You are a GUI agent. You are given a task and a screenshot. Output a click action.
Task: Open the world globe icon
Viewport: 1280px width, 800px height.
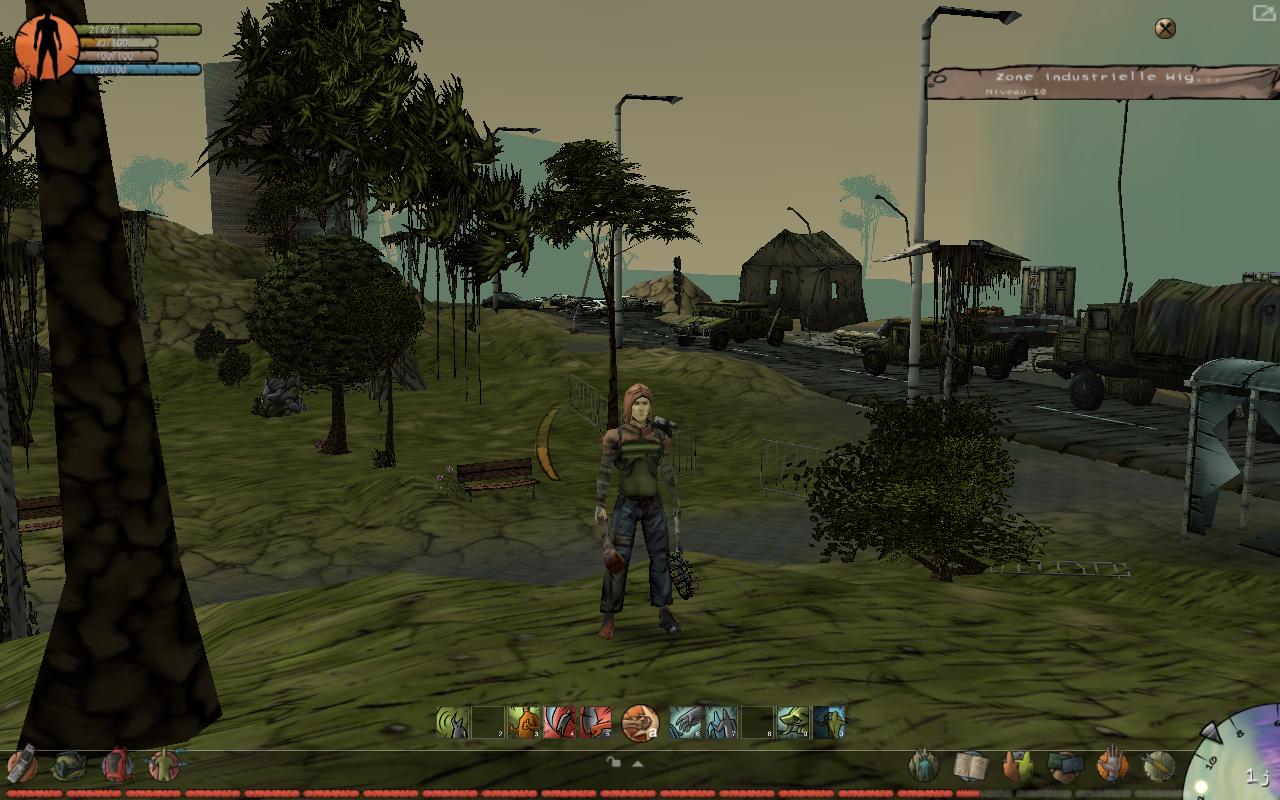coord(69,766)
